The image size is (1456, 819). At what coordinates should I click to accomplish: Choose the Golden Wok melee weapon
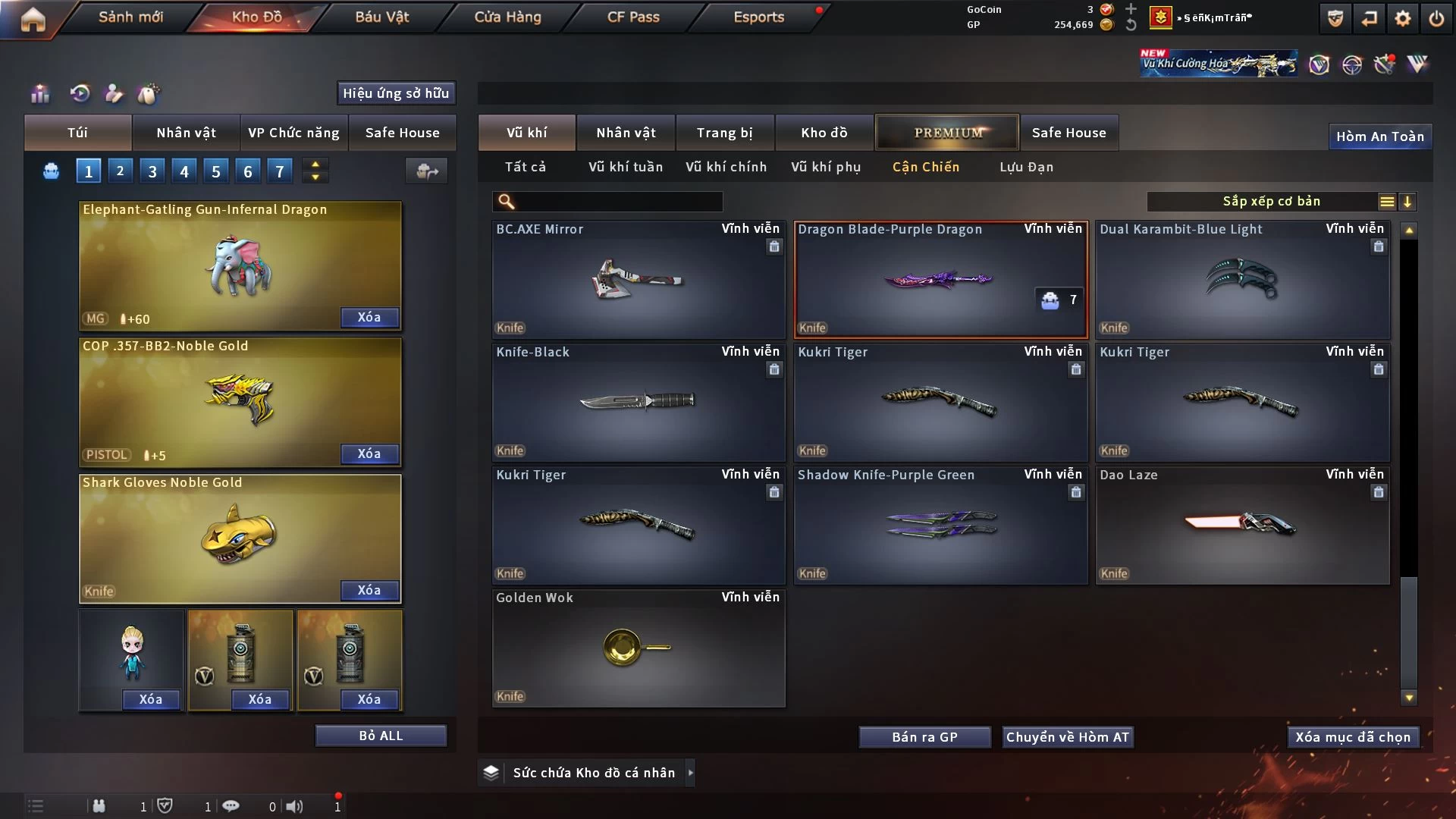(638, 648)
